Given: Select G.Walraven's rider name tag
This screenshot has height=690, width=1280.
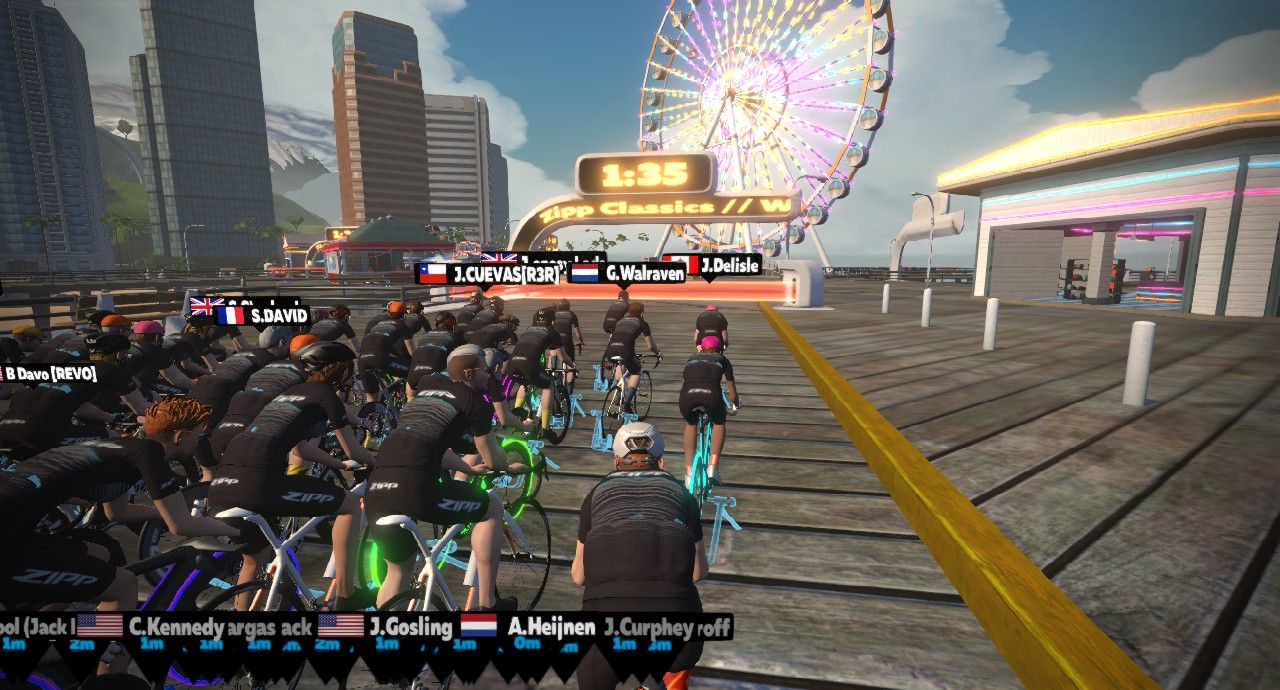Looking at the screenshot, I should (627, 272).
